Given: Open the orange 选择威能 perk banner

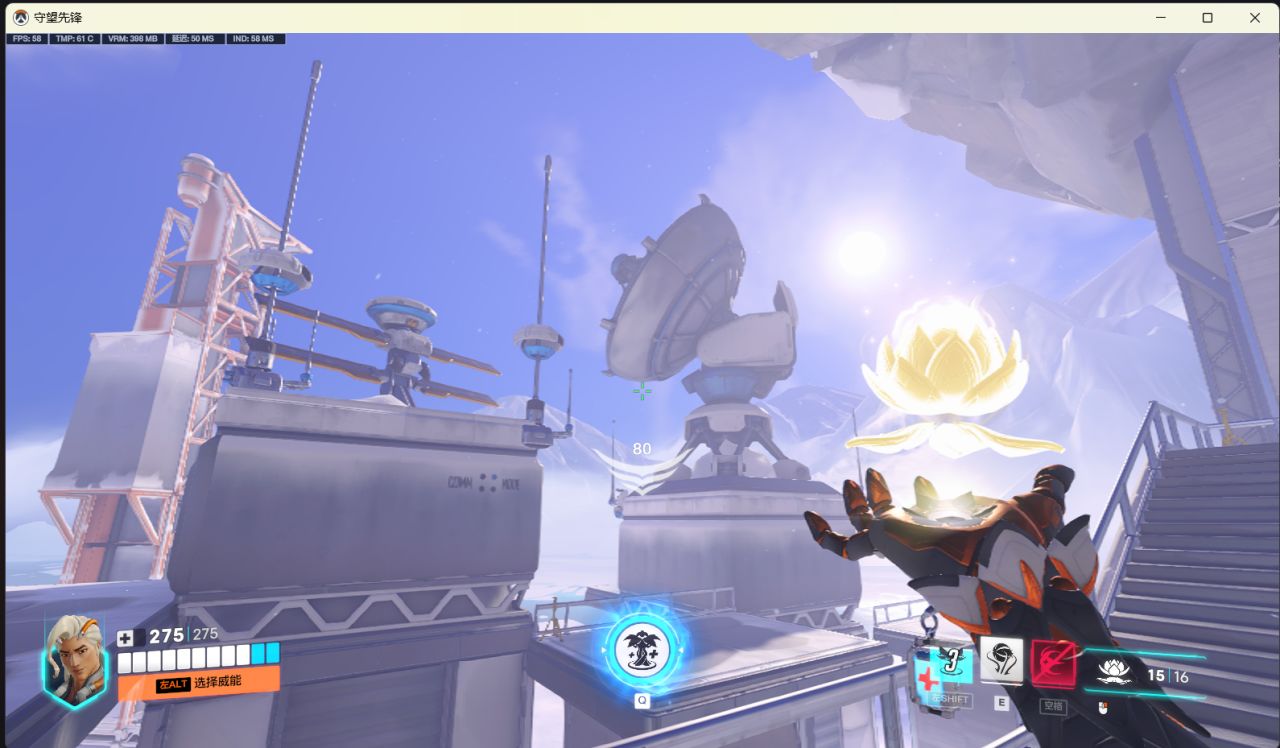Looking at the screenshot, I should tap(198, 684).
